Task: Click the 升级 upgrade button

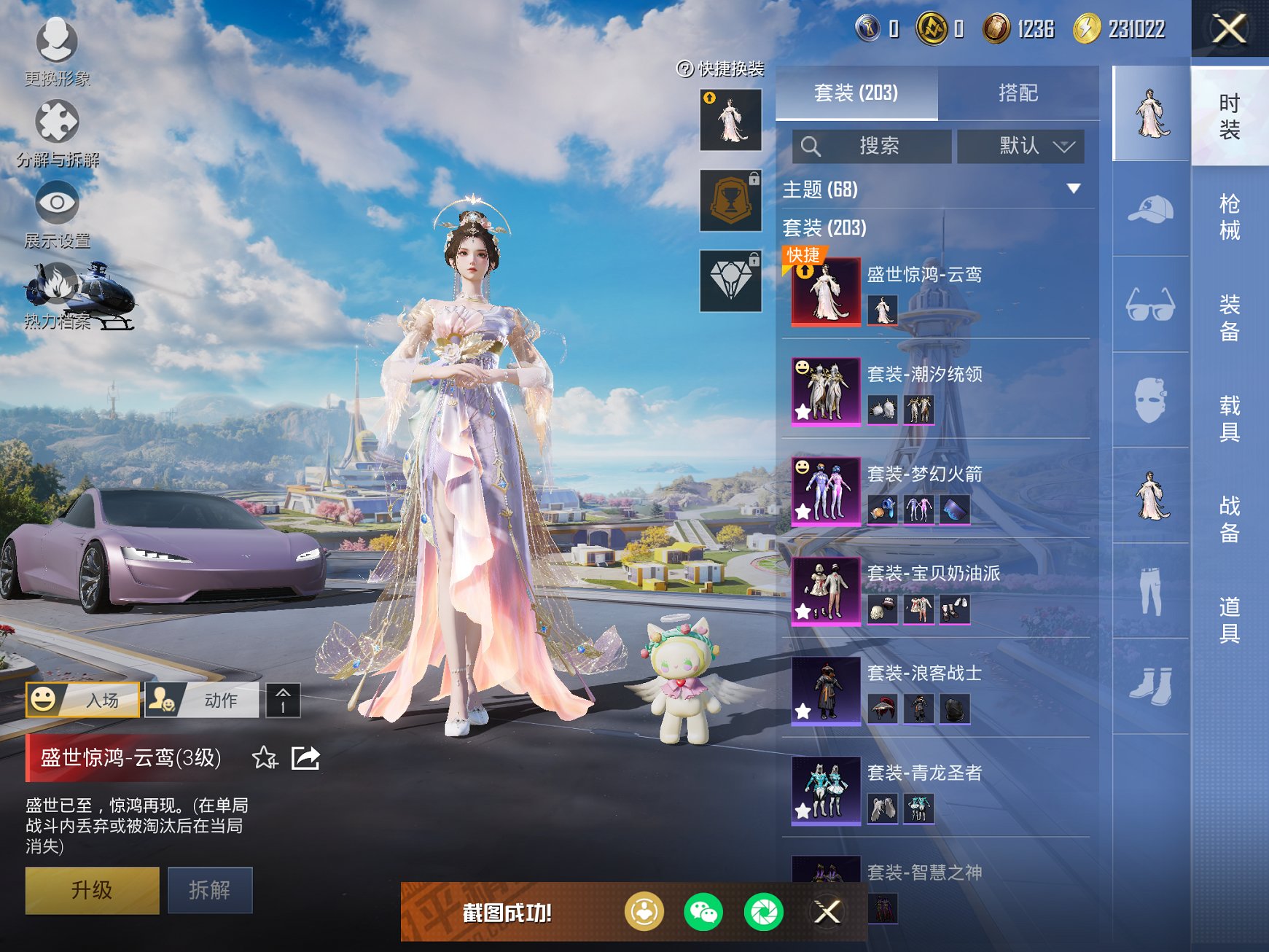Action: point(92,890)
